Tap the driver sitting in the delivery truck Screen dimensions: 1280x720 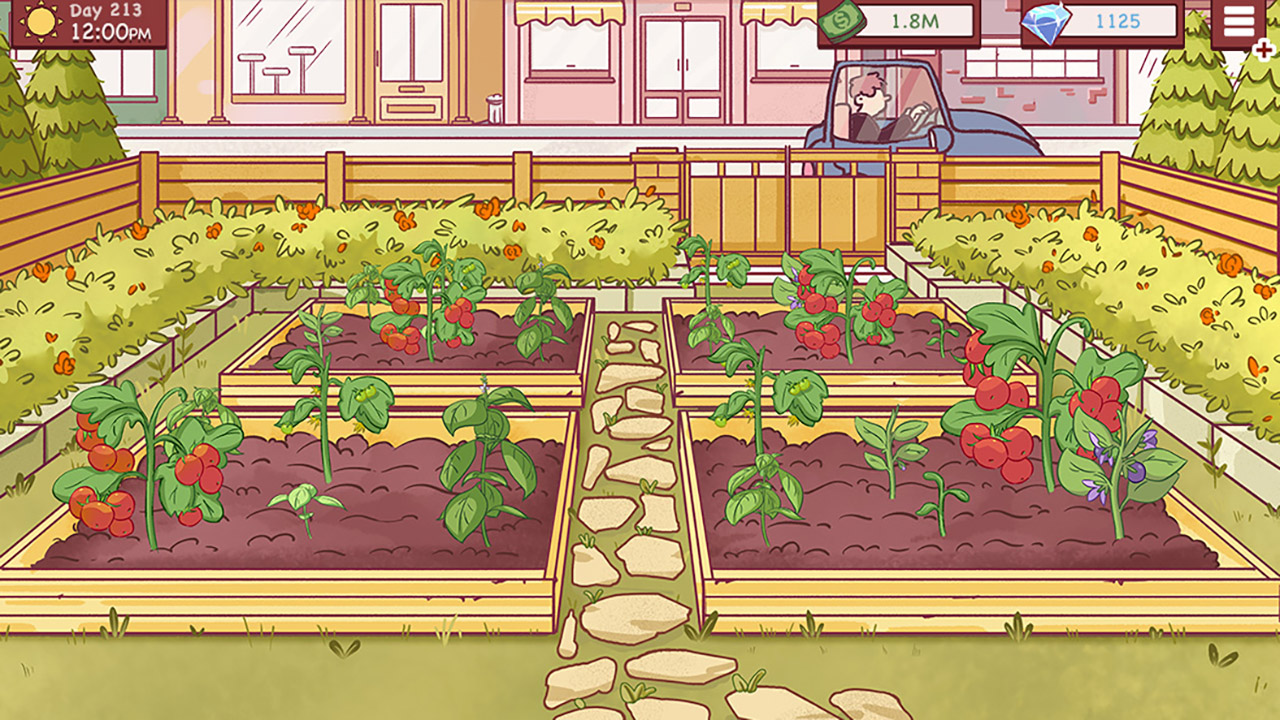point(866,98)
